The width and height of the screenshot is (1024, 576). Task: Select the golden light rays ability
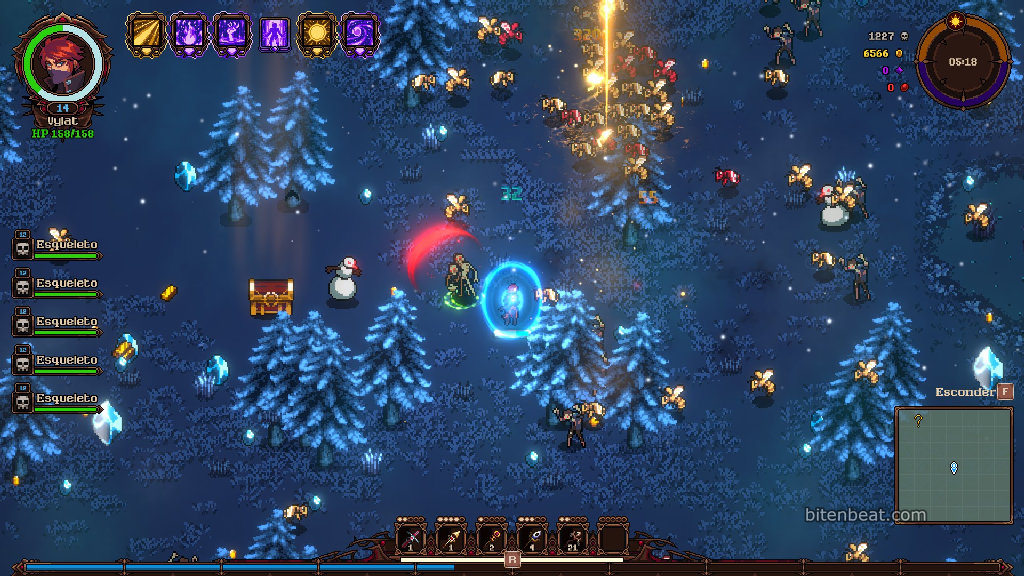pyautogui.click(x=146, y=34)
